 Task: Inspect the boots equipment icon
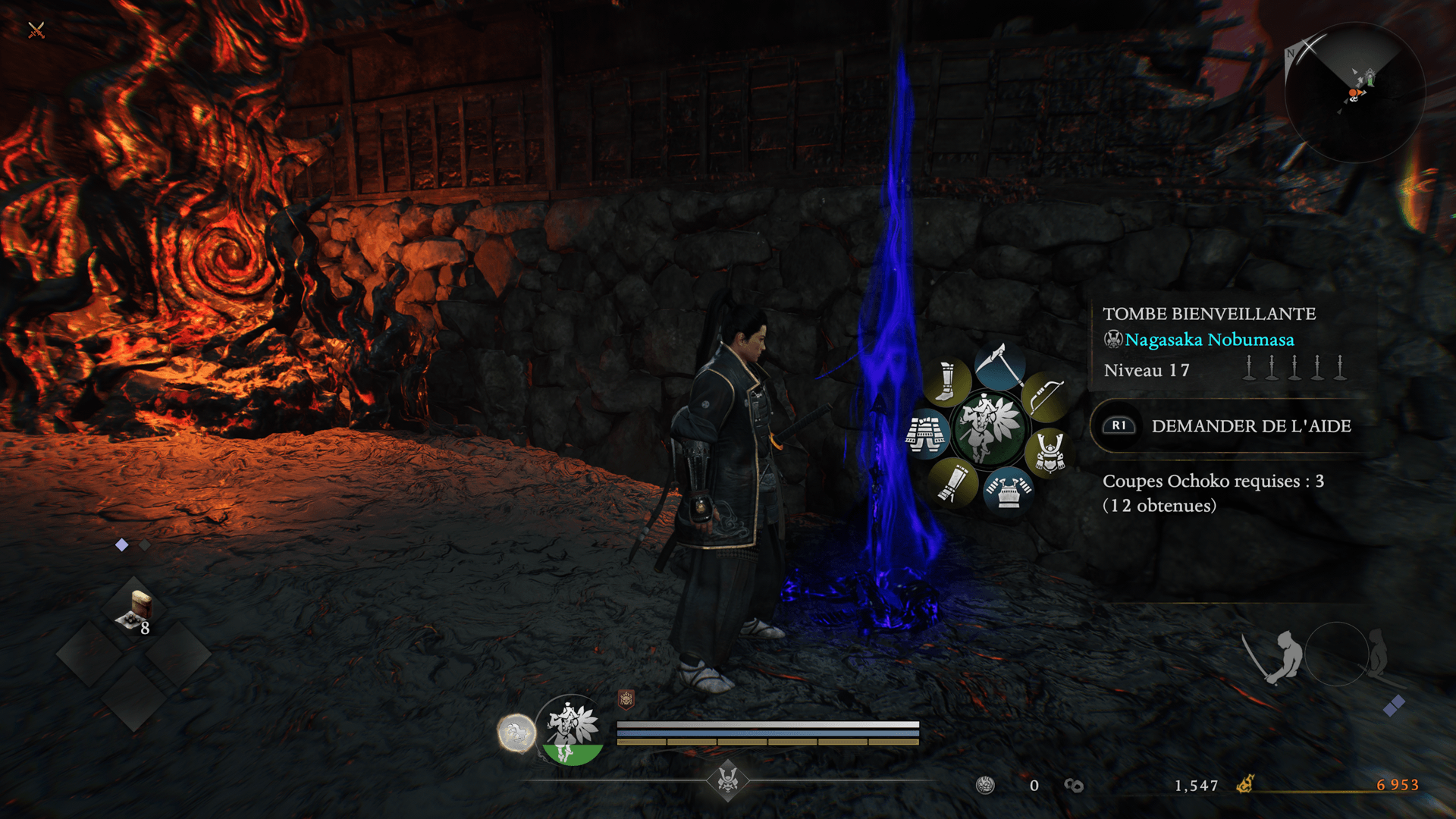click(946, 381)
